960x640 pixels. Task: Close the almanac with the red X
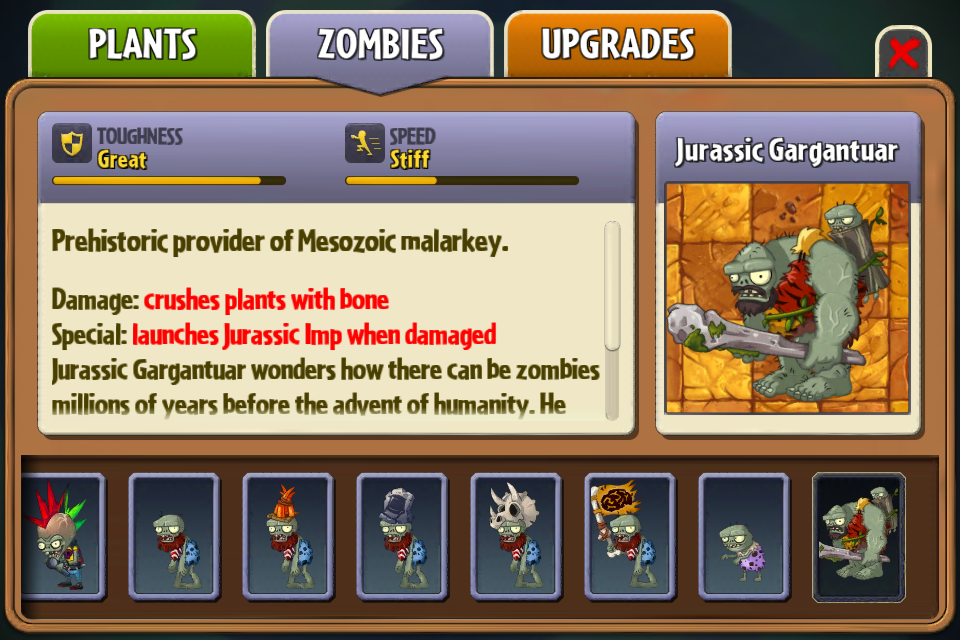pos(902,53)
